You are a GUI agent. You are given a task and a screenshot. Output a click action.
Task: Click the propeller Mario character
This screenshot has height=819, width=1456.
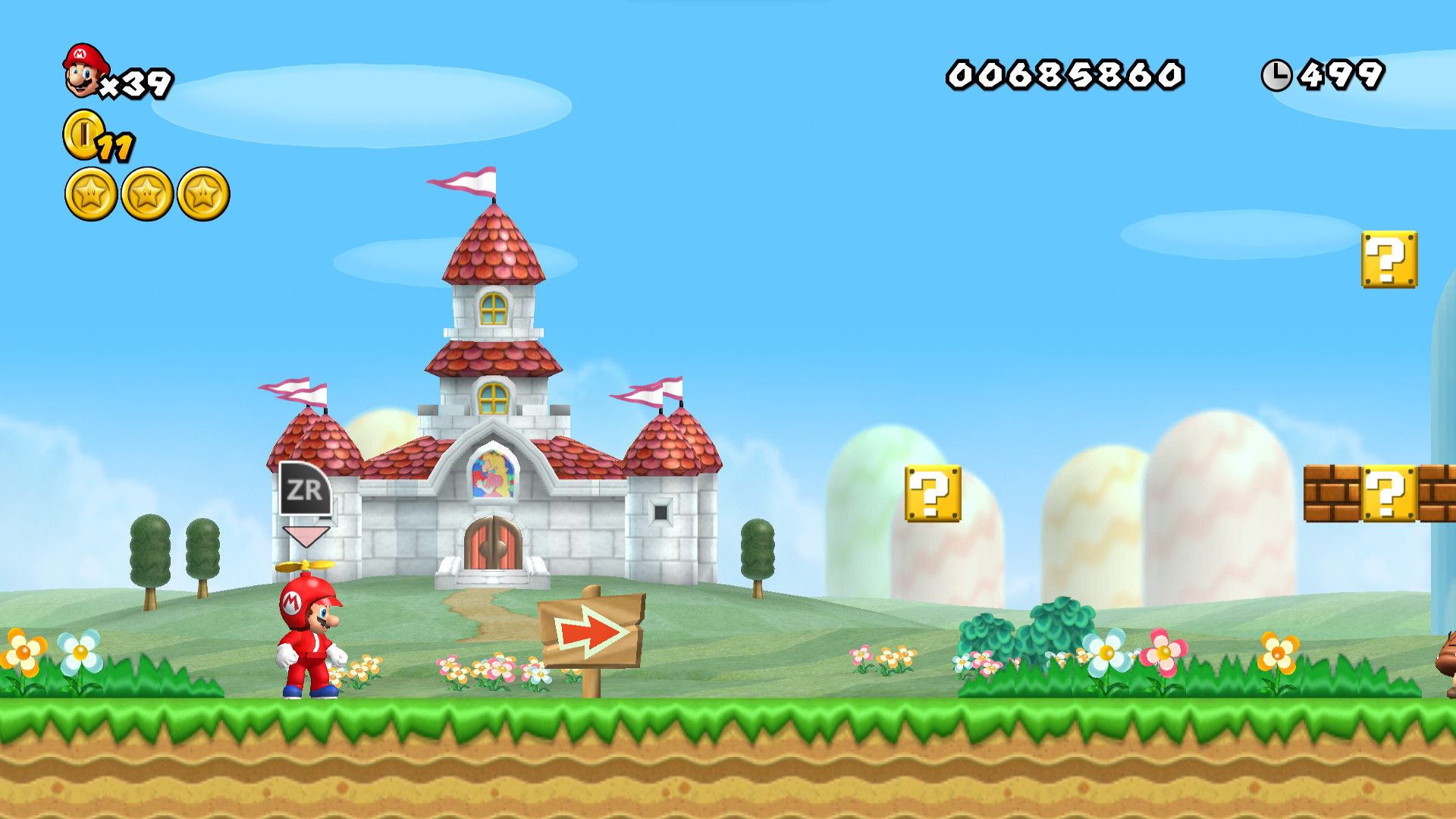click(311, 648)
